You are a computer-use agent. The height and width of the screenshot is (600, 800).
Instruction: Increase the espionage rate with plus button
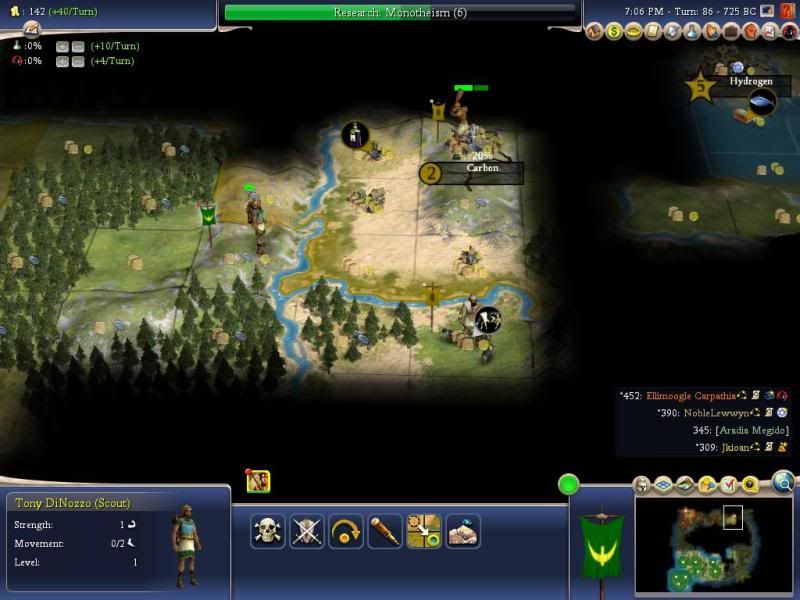click(62, 62)
